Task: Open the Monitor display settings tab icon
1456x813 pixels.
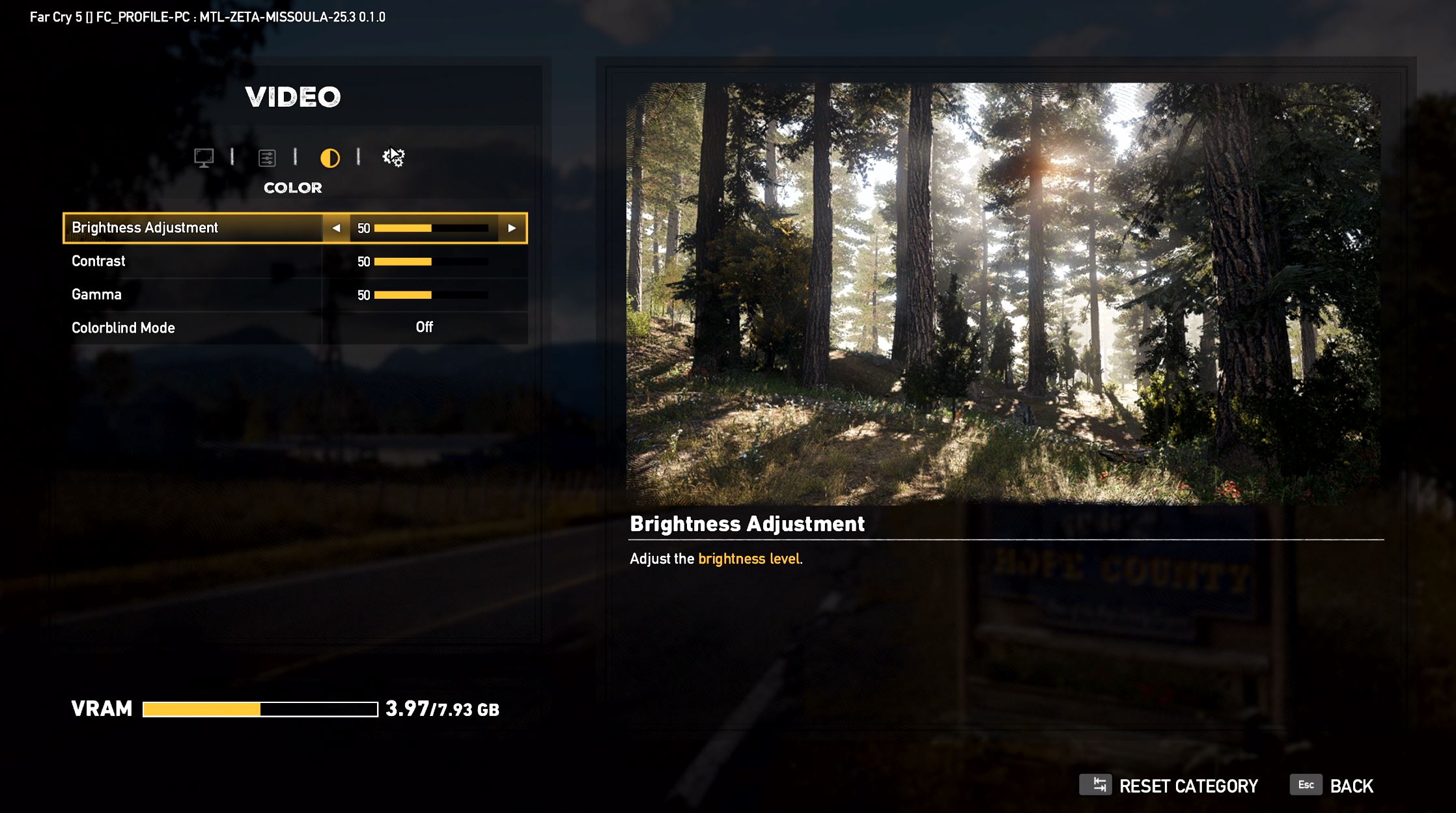Action: tap(204, 157)
